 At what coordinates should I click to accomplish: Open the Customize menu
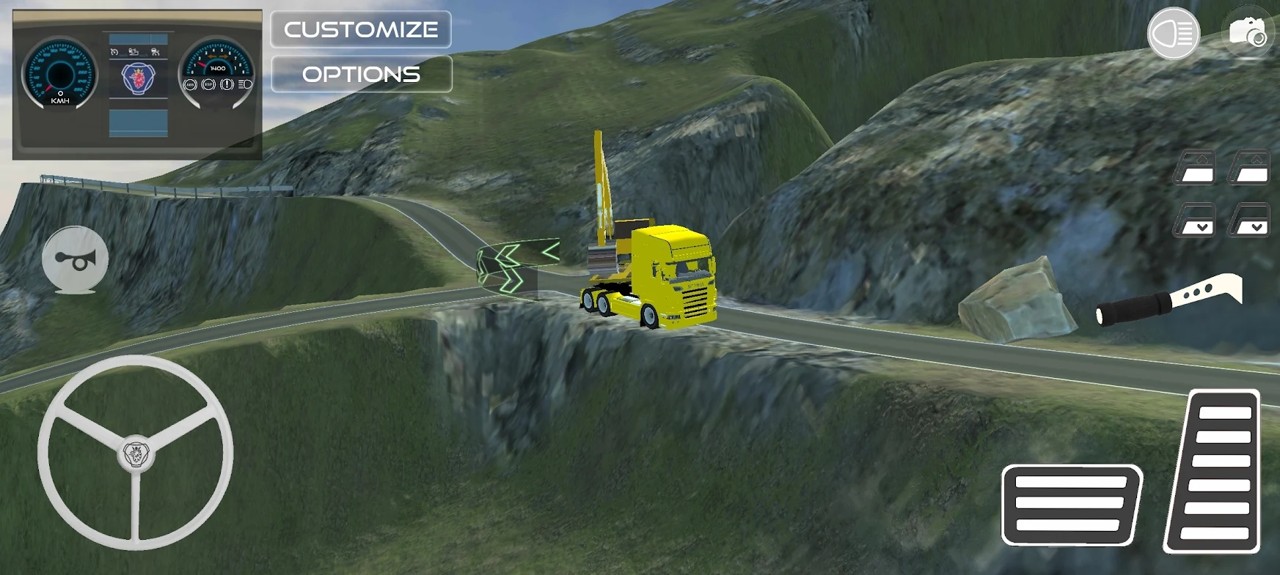[x=361, y=29]
